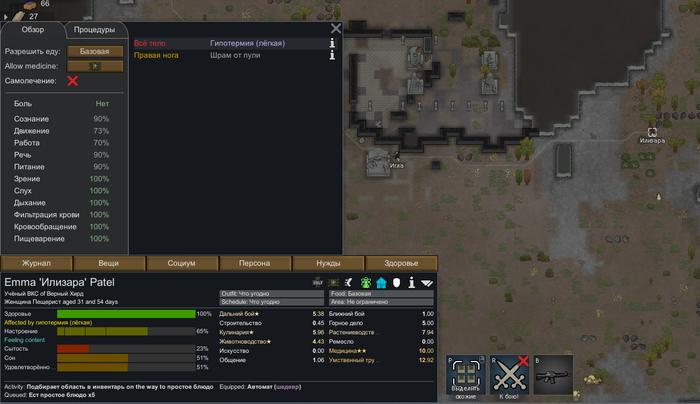
Task: Change the Area restriction setting
Action: click(x=380, y=303)
